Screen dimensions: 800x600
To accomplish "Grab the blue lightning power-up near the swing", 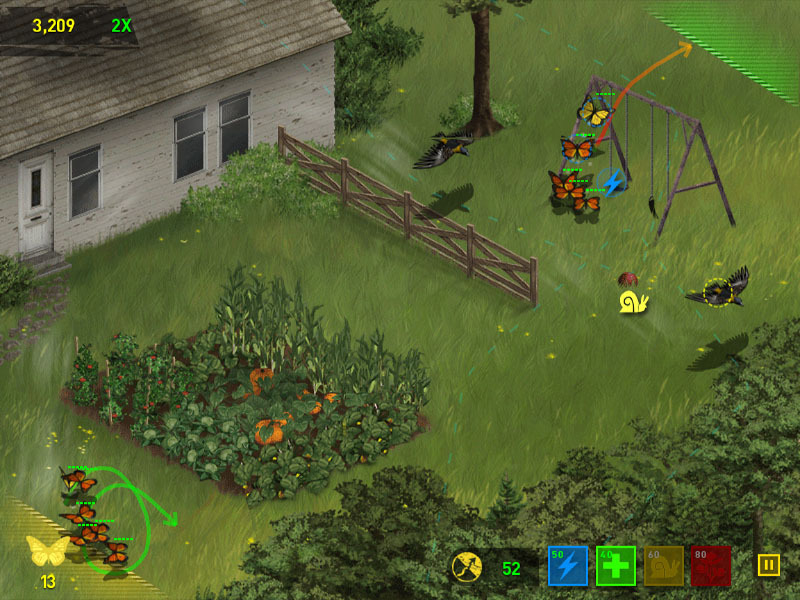I will [613, 183].
